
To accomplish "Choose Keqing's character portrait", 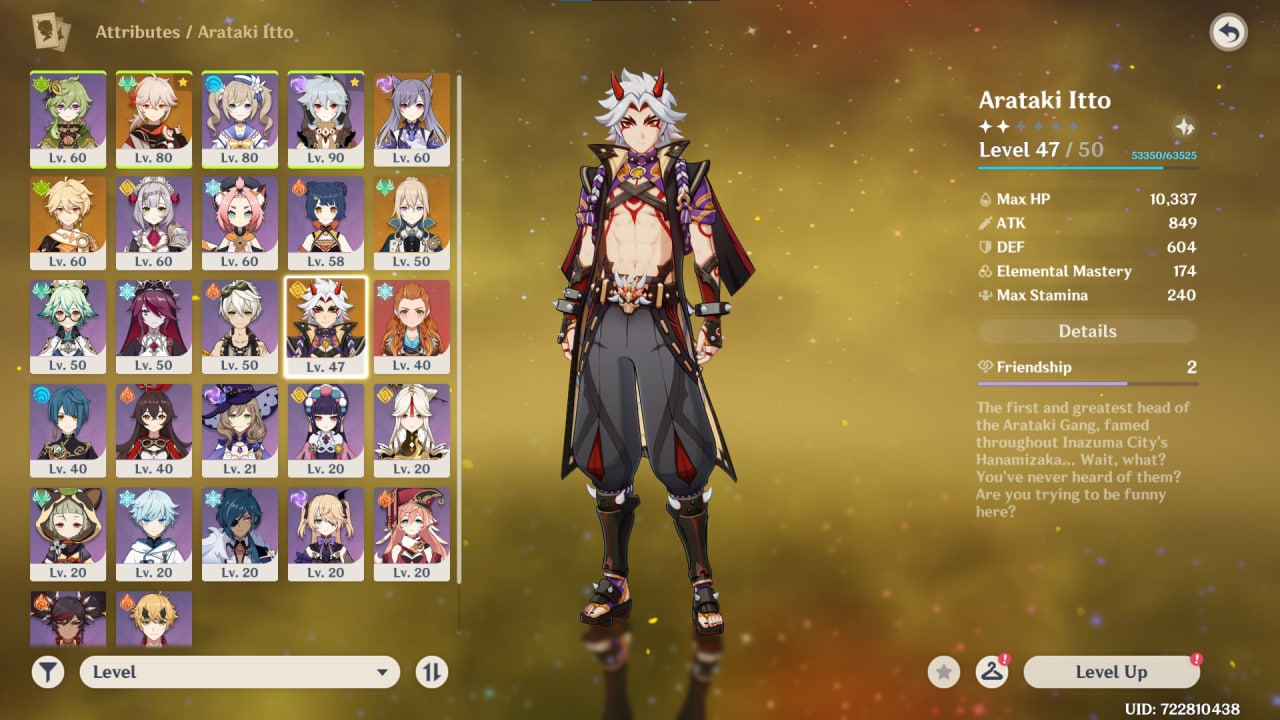I will click(x=412, y=118).
